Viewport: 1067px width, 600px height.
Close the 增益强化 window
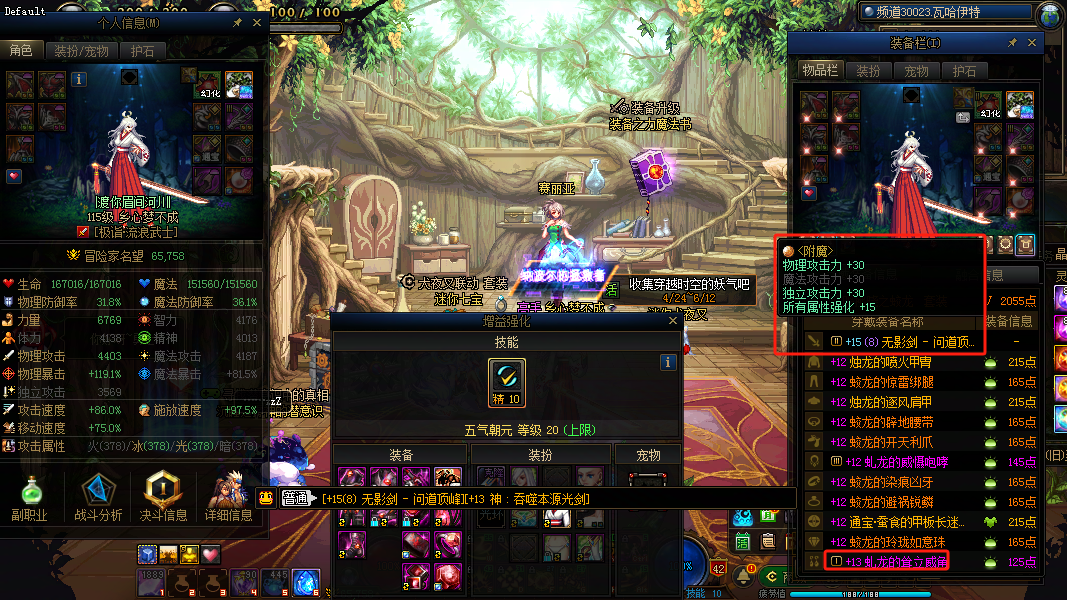coord(669,321)
